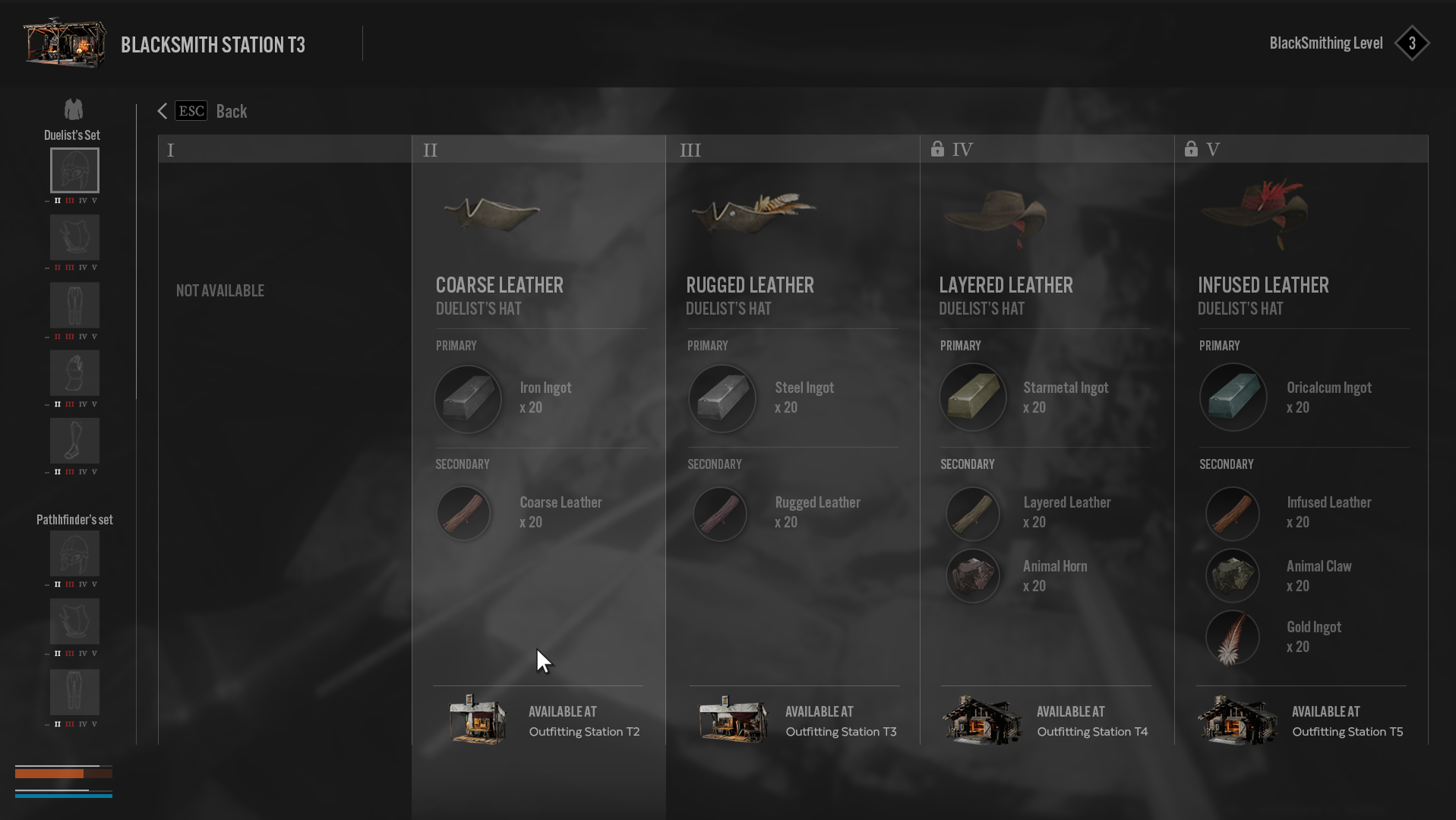This screenshot has height=820, width=1456.
Task: Pick the locked Infused Leather Duelist's Hat
Action: tap(1263, 286)
